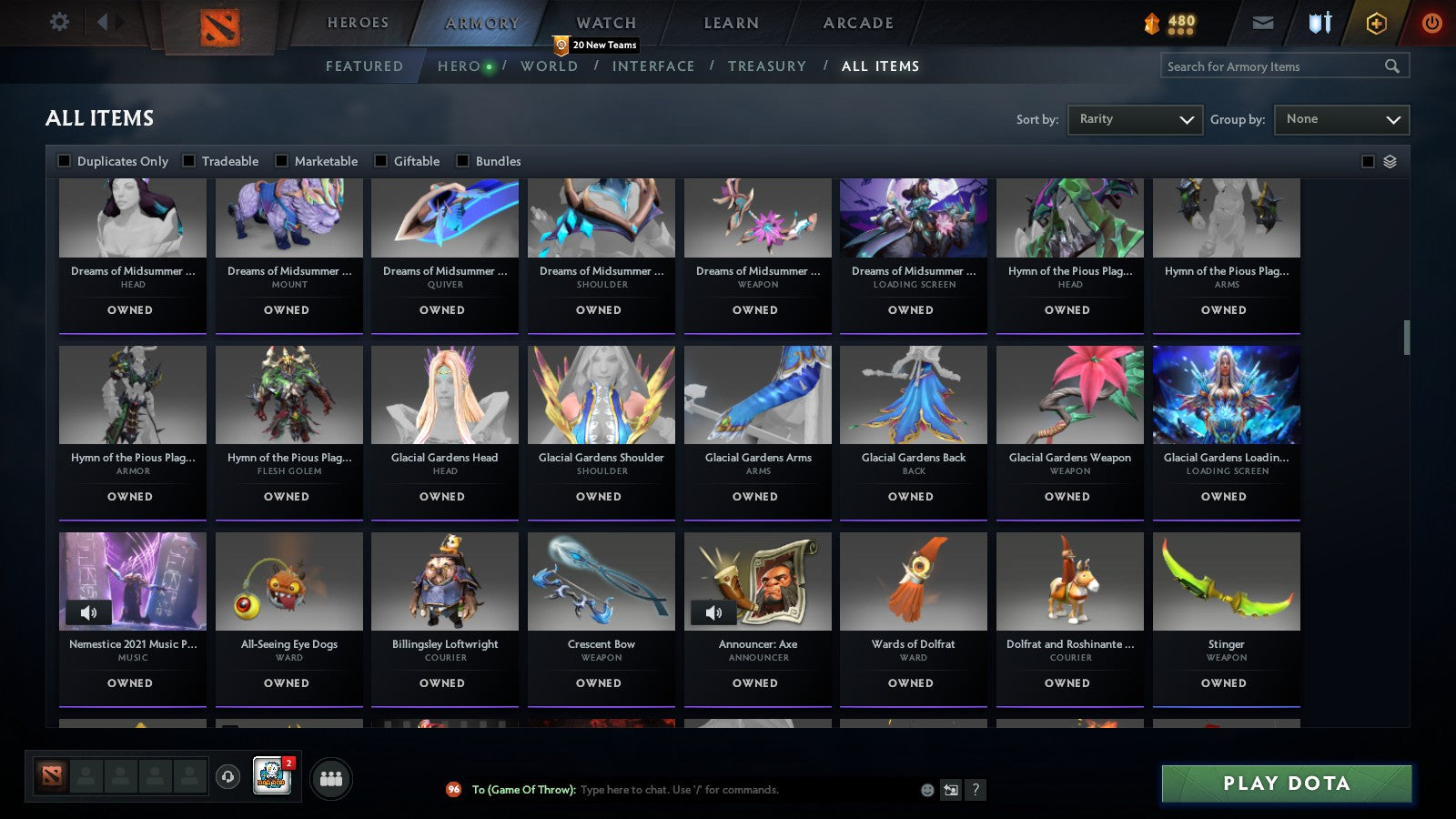1456x819 pixels.
Task: Check the Tradeable filter checkbox
Action: [x=188, y=160]
